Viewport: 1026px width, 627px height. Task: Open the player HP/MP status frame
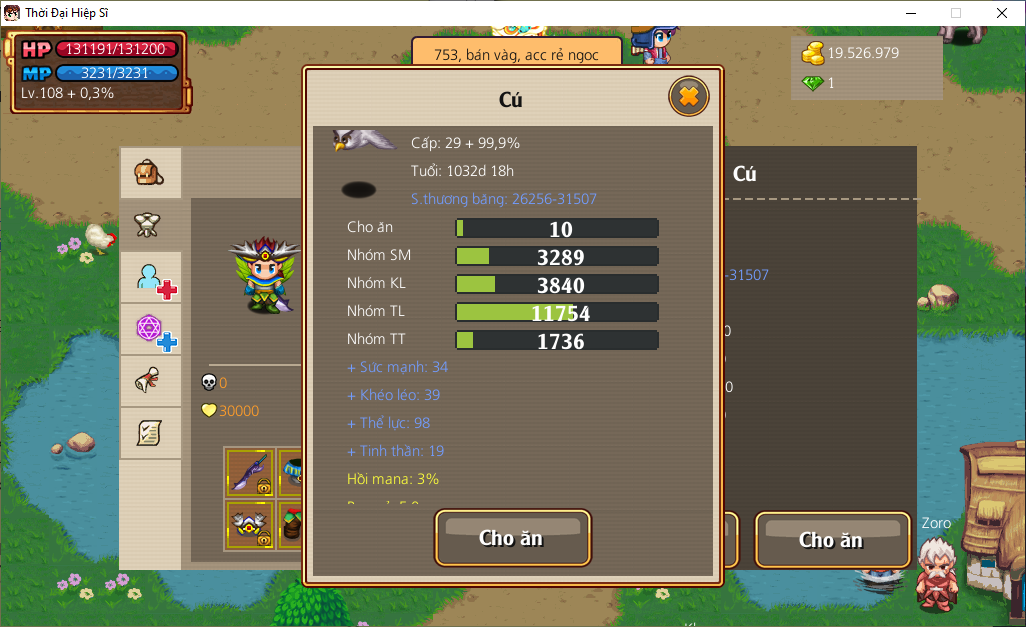click(98, 71)
